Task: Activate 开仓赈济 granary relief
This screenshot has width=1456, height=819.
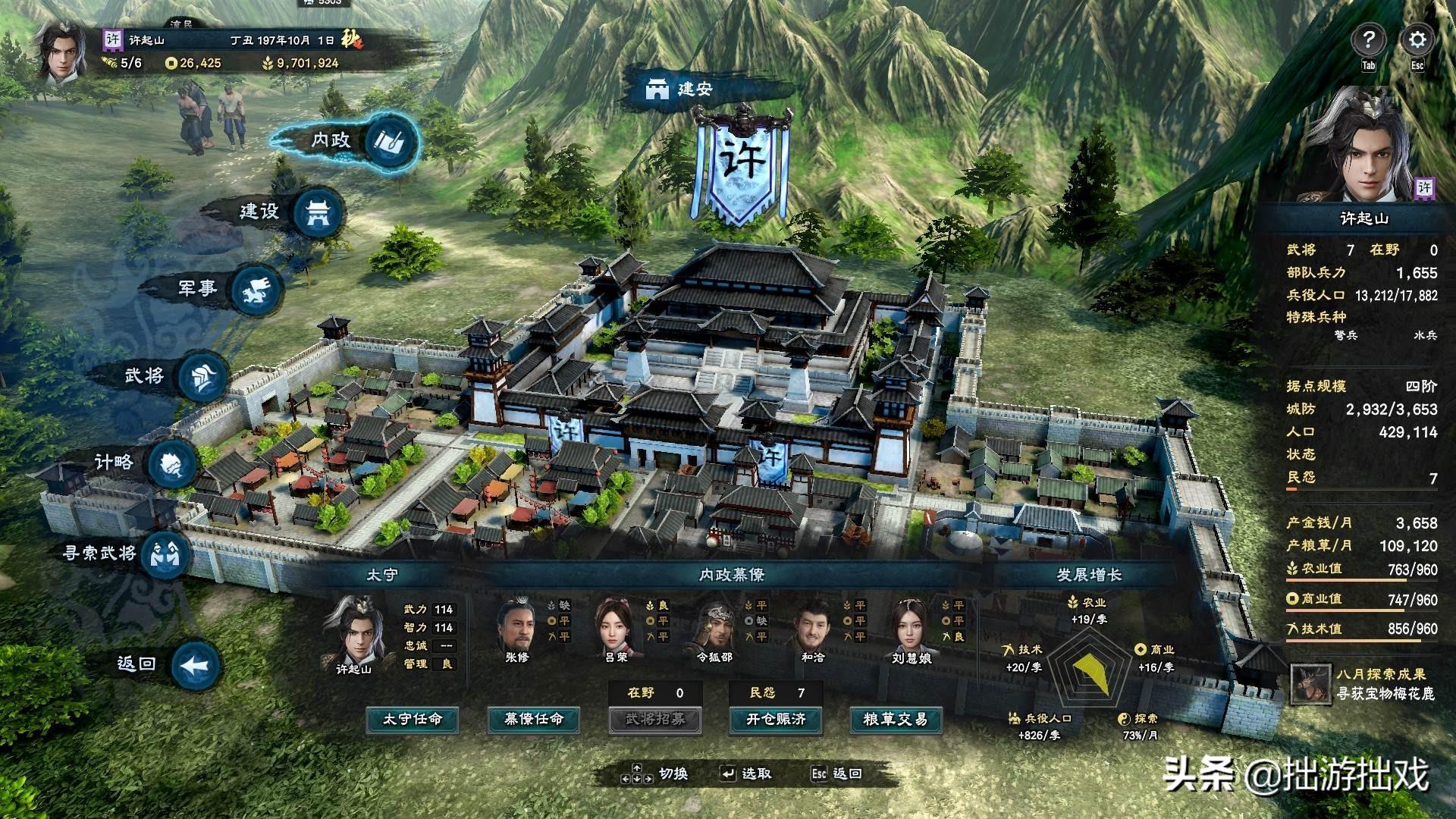Action: tap(775, 719)
